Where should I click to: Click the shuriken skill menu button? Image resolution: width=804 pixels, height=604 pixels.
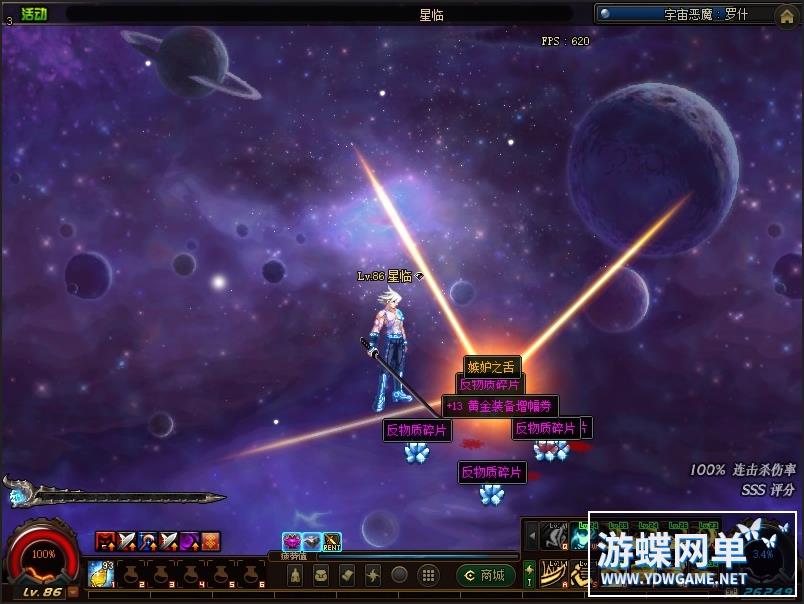coord(373,575)
